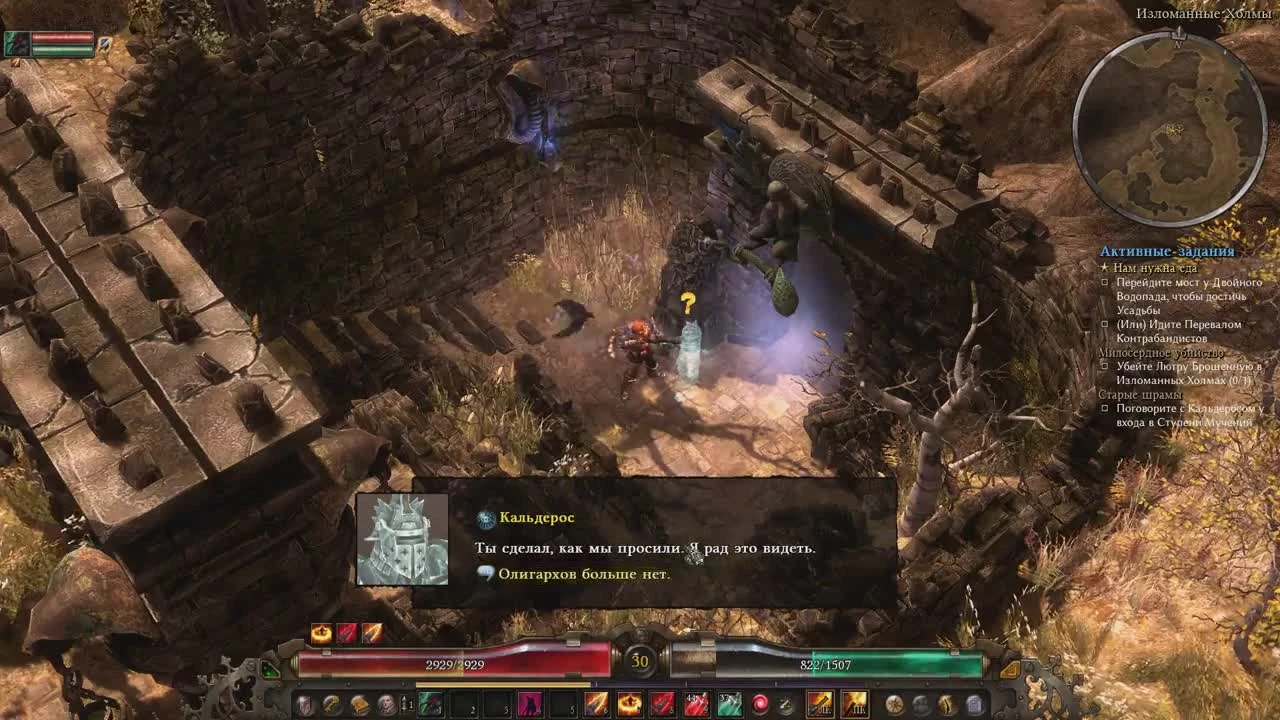This screenshot has width=1280, height=720.
Task: Open the character portrait icon on the bottom bar
Action: 387,704
